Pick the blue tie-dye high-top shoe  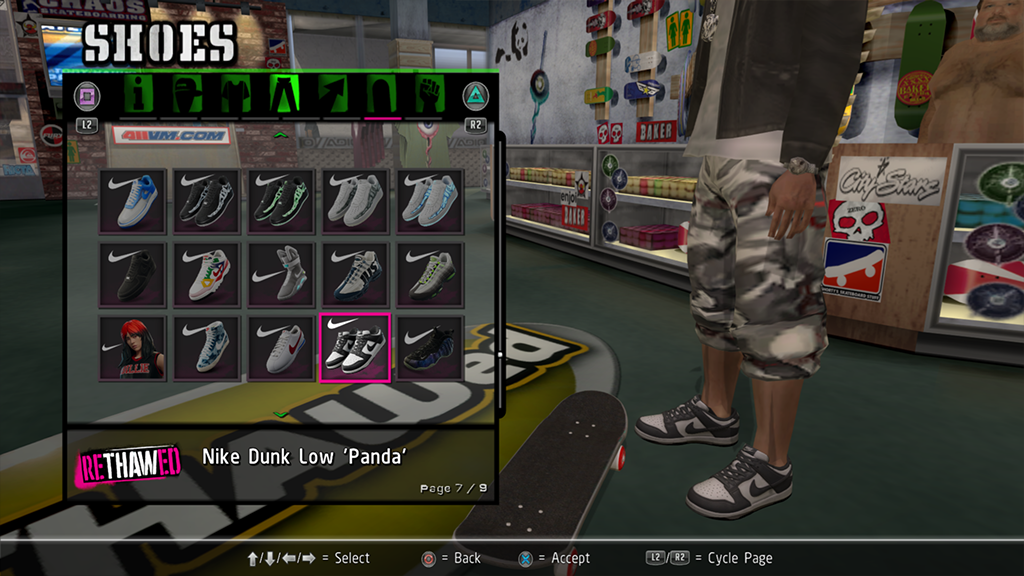point(207,346)
